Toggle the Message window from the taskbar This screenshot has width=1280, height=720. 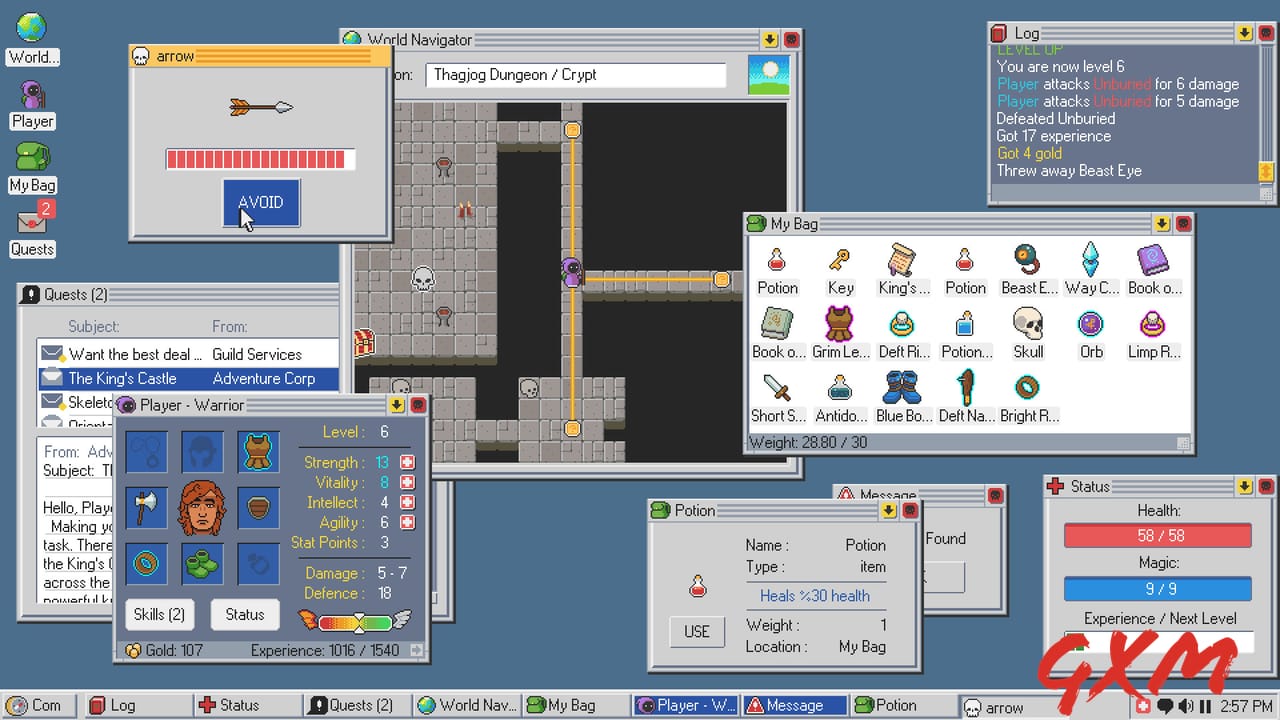(x=793, y=705)
